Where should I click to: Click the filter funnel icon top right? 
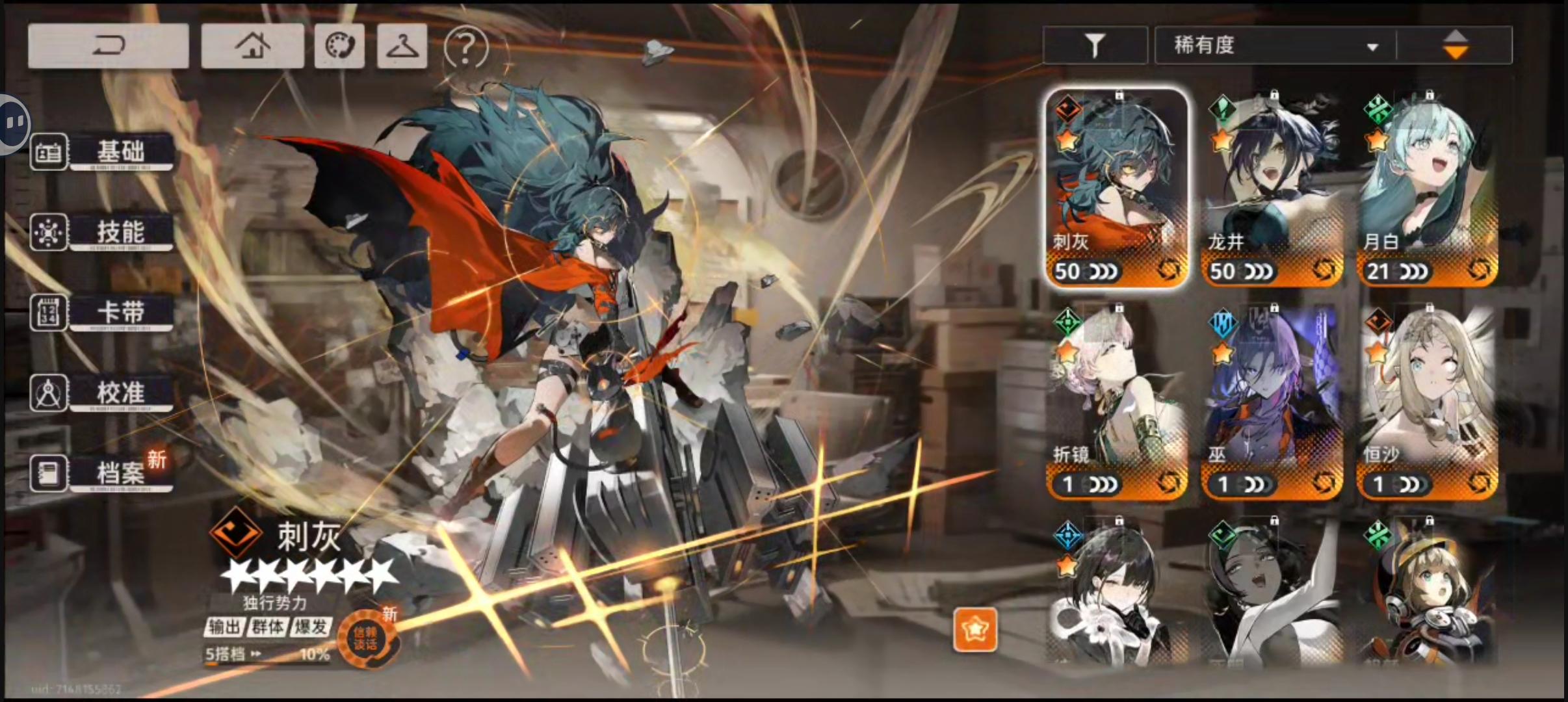pyautogui.click(x=1095, y=44)
